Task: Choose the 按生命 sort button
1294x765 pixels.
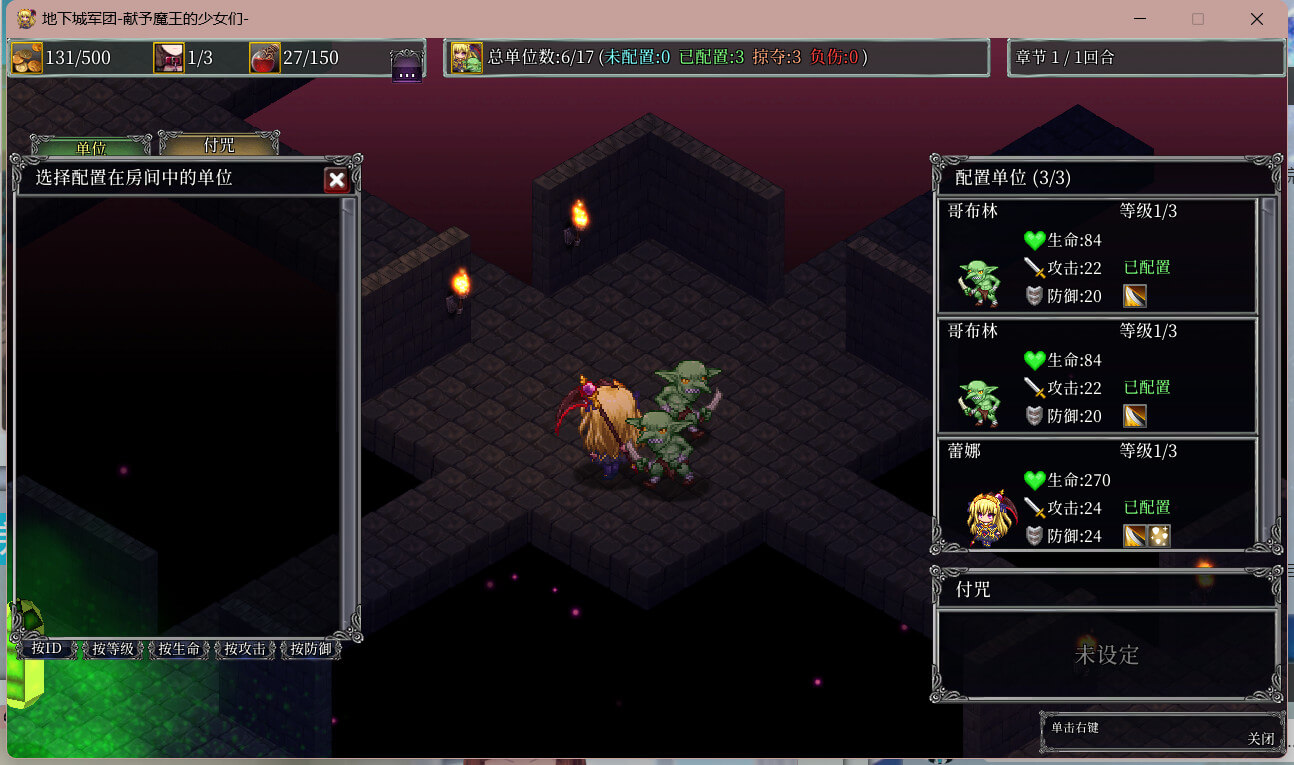Action: pyautogui.click(x=179, y=649)
